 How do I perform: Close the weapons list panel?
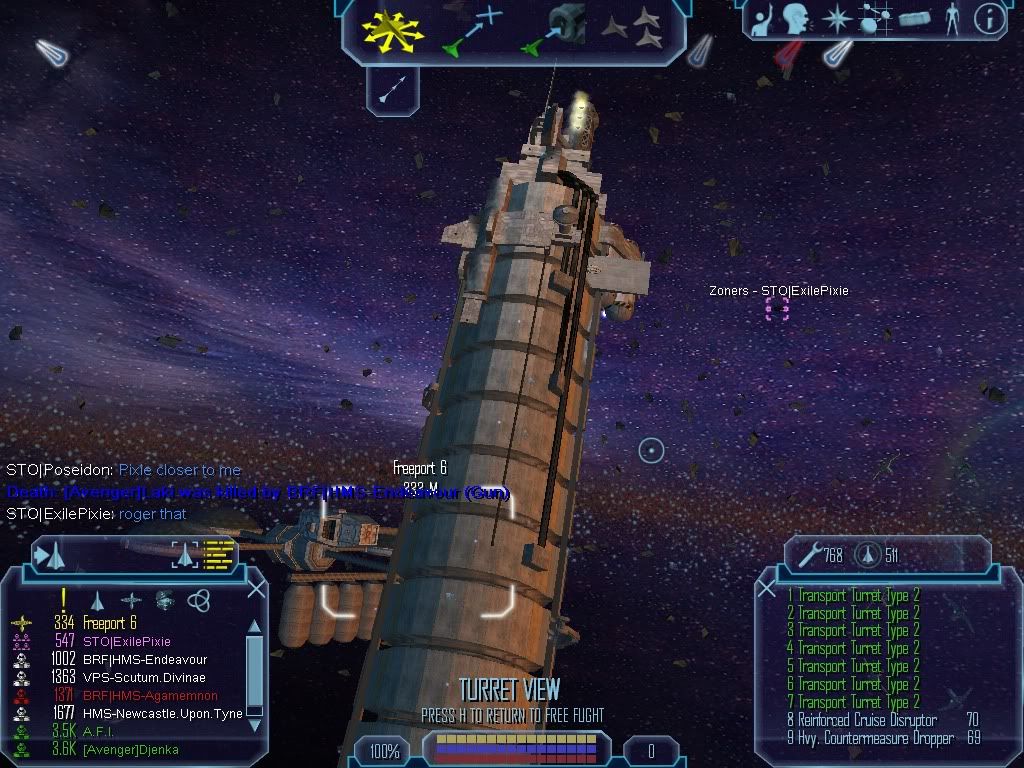[767, 590]
